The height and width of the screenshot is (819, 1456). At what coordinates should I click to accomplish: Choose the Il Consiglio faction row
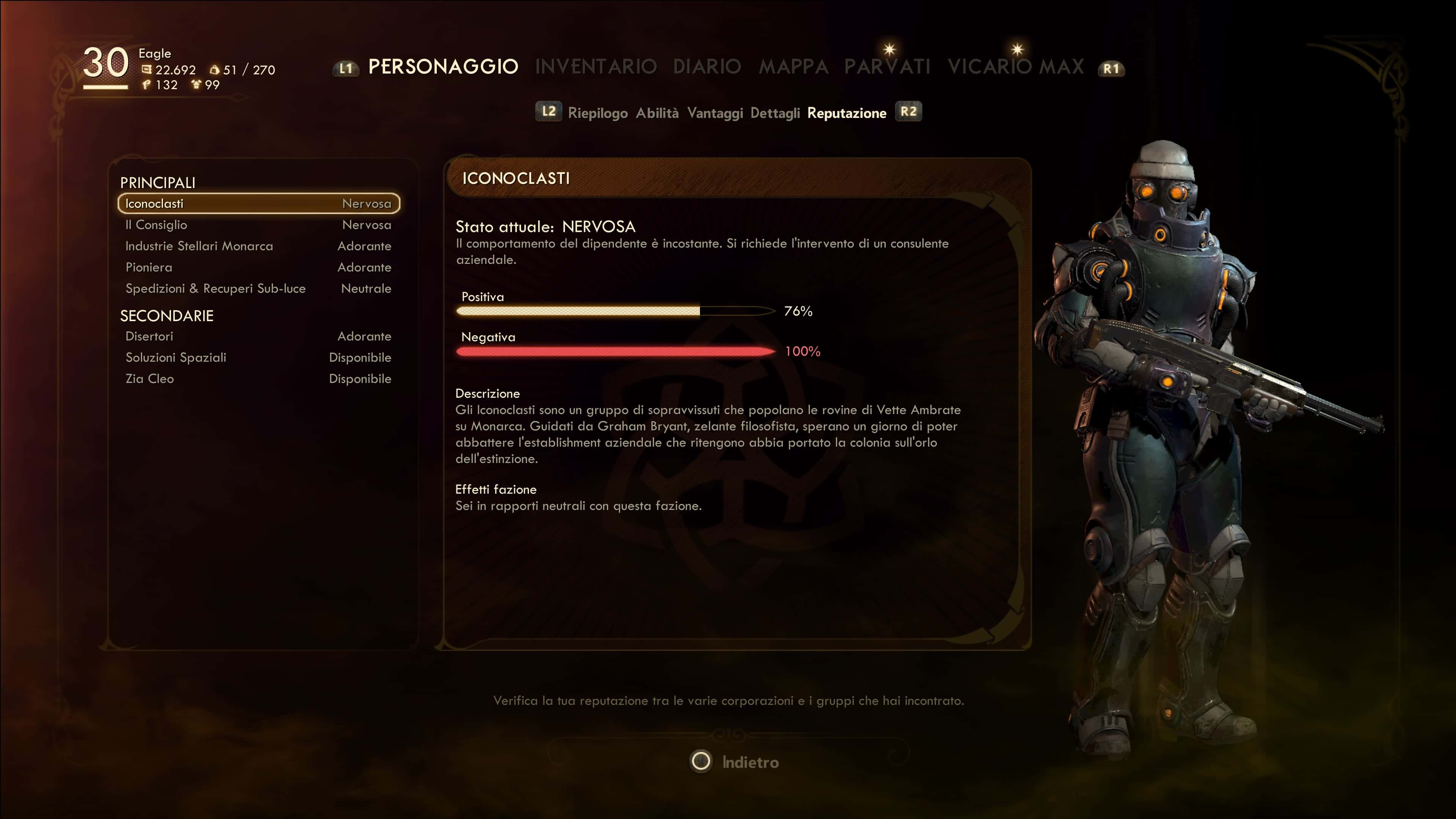[258, 225]
